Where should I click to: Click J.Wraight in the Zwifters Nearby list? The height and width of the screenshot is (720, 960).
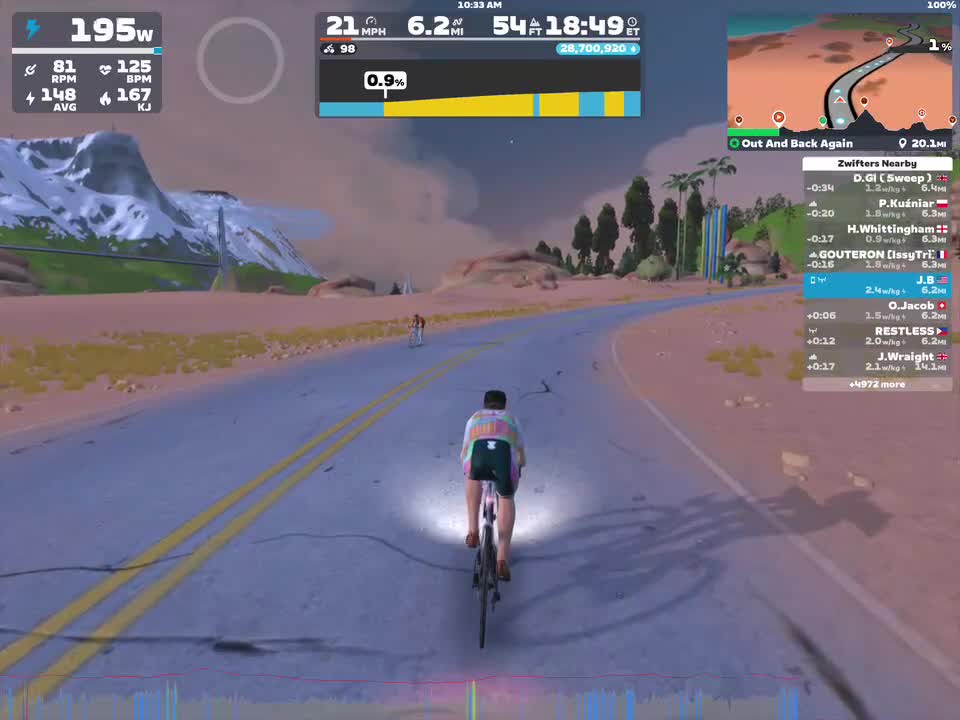[x=876, y=362]
